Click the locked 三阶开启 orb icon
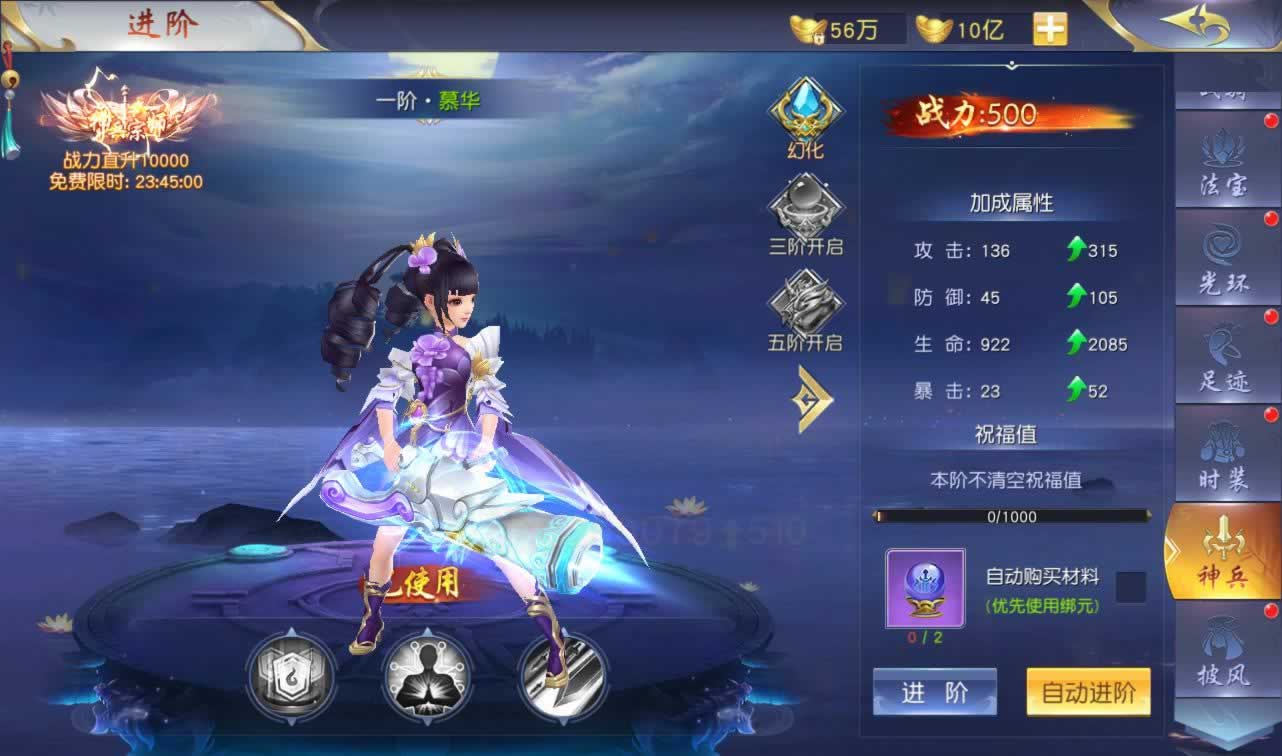 (805, 210)
